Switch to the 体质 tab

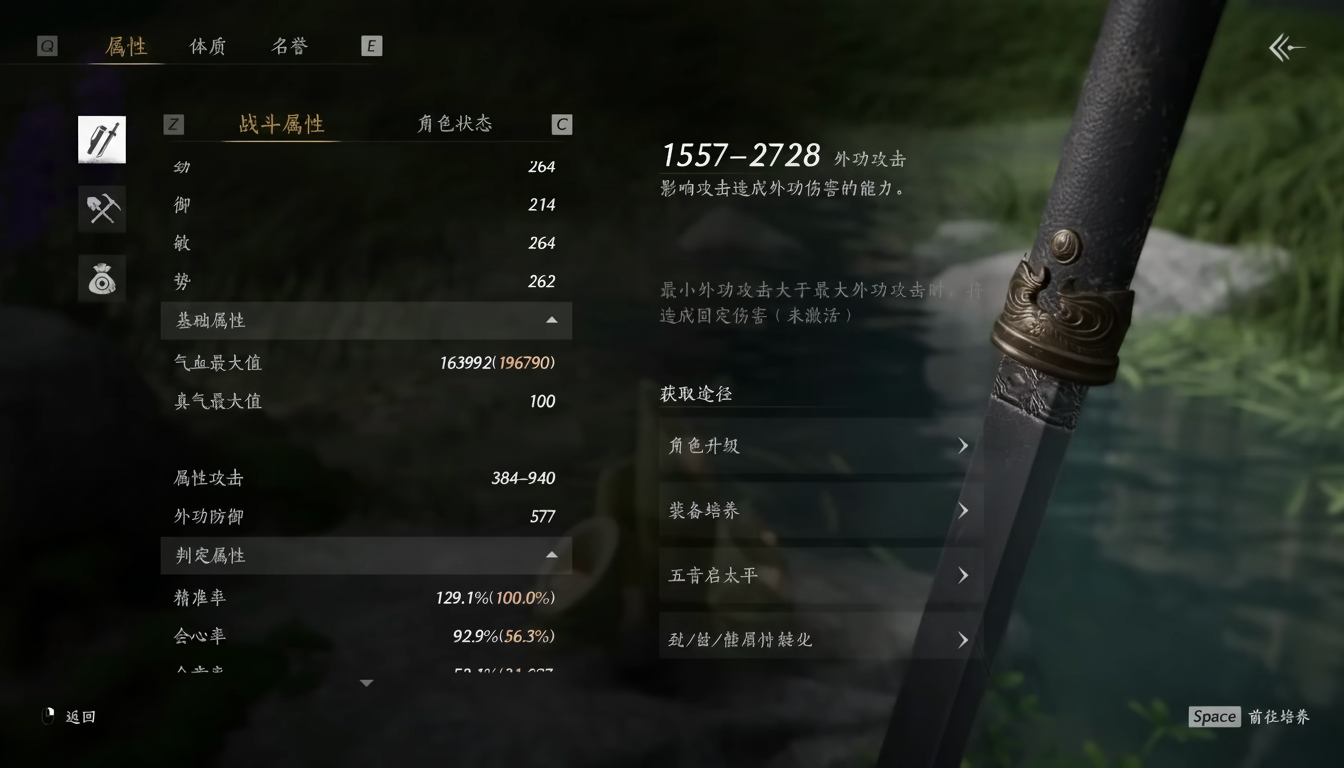pos(206,45)
